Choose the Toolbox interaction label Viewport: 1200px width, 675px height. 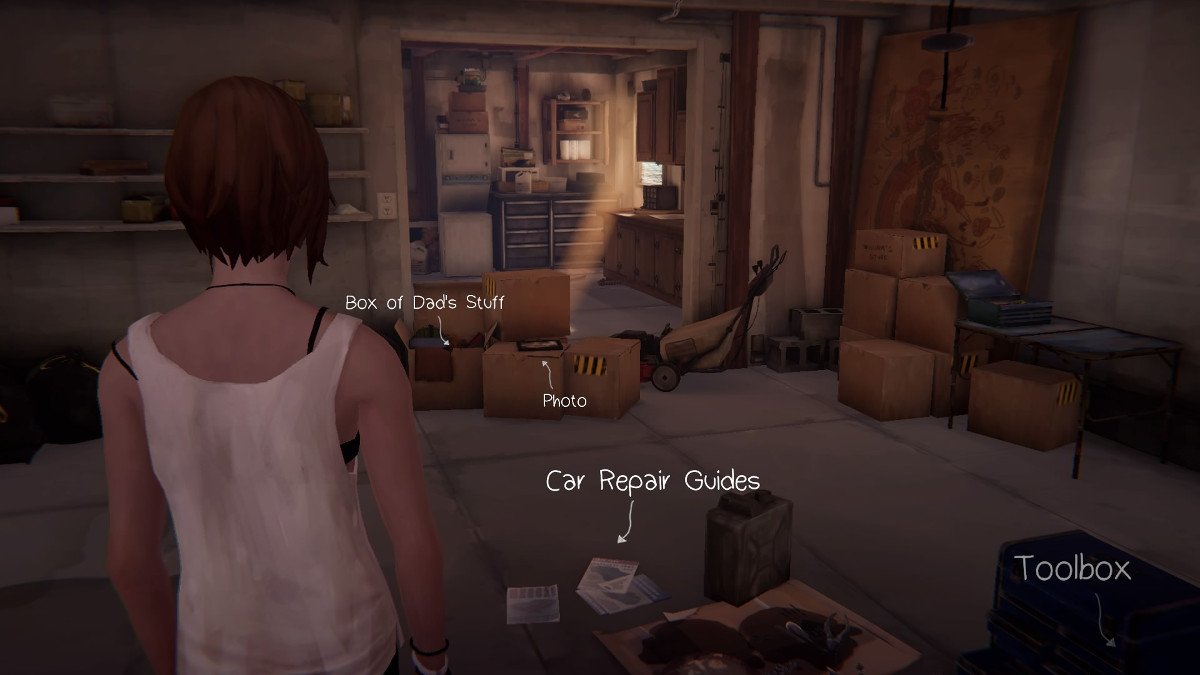coord(1073,569)
